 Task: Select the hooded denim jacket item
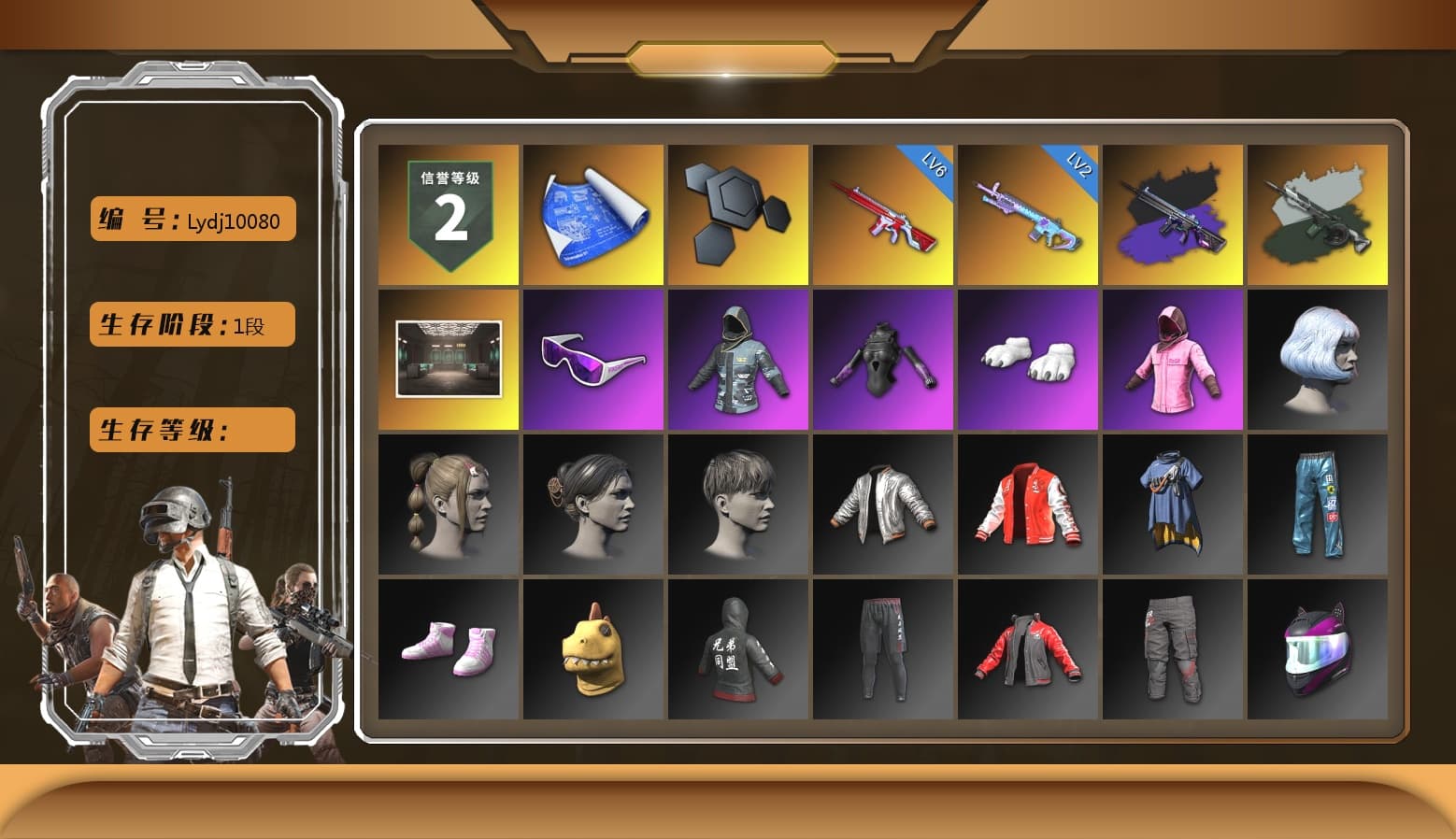[x=738, y=360]
